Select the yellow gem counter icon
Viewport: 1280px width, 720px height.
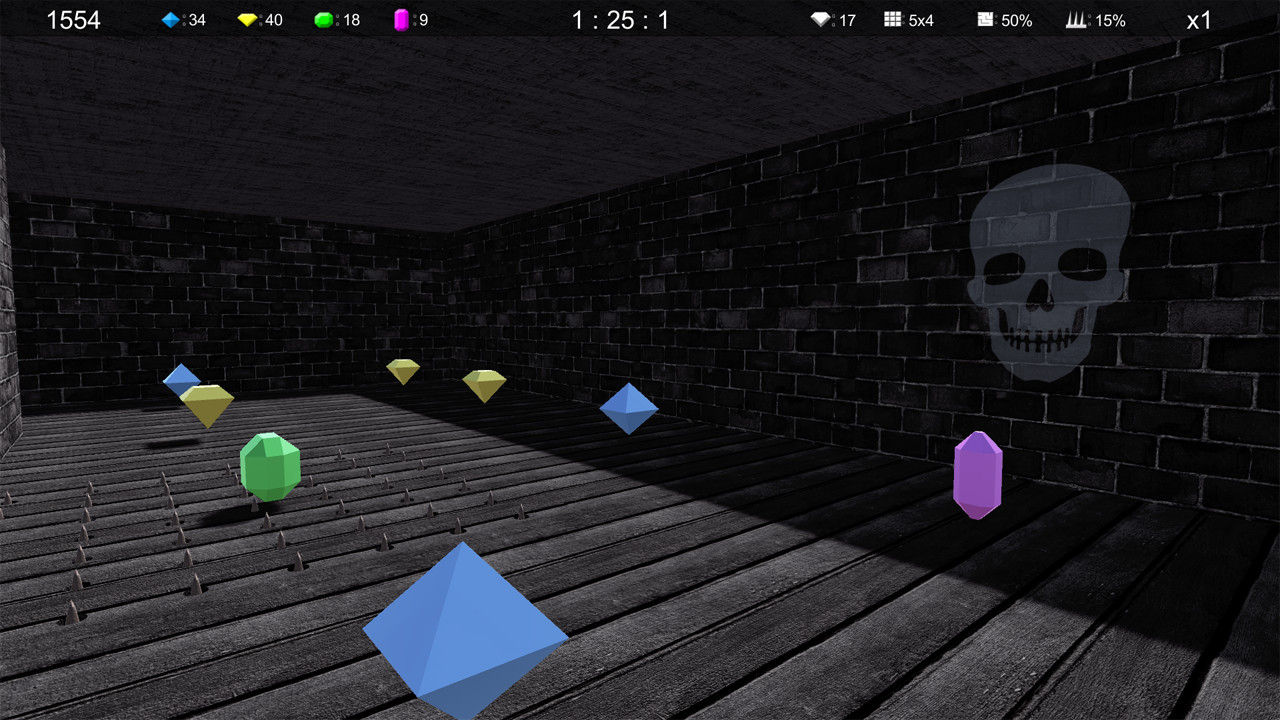[x=247, y=19]
